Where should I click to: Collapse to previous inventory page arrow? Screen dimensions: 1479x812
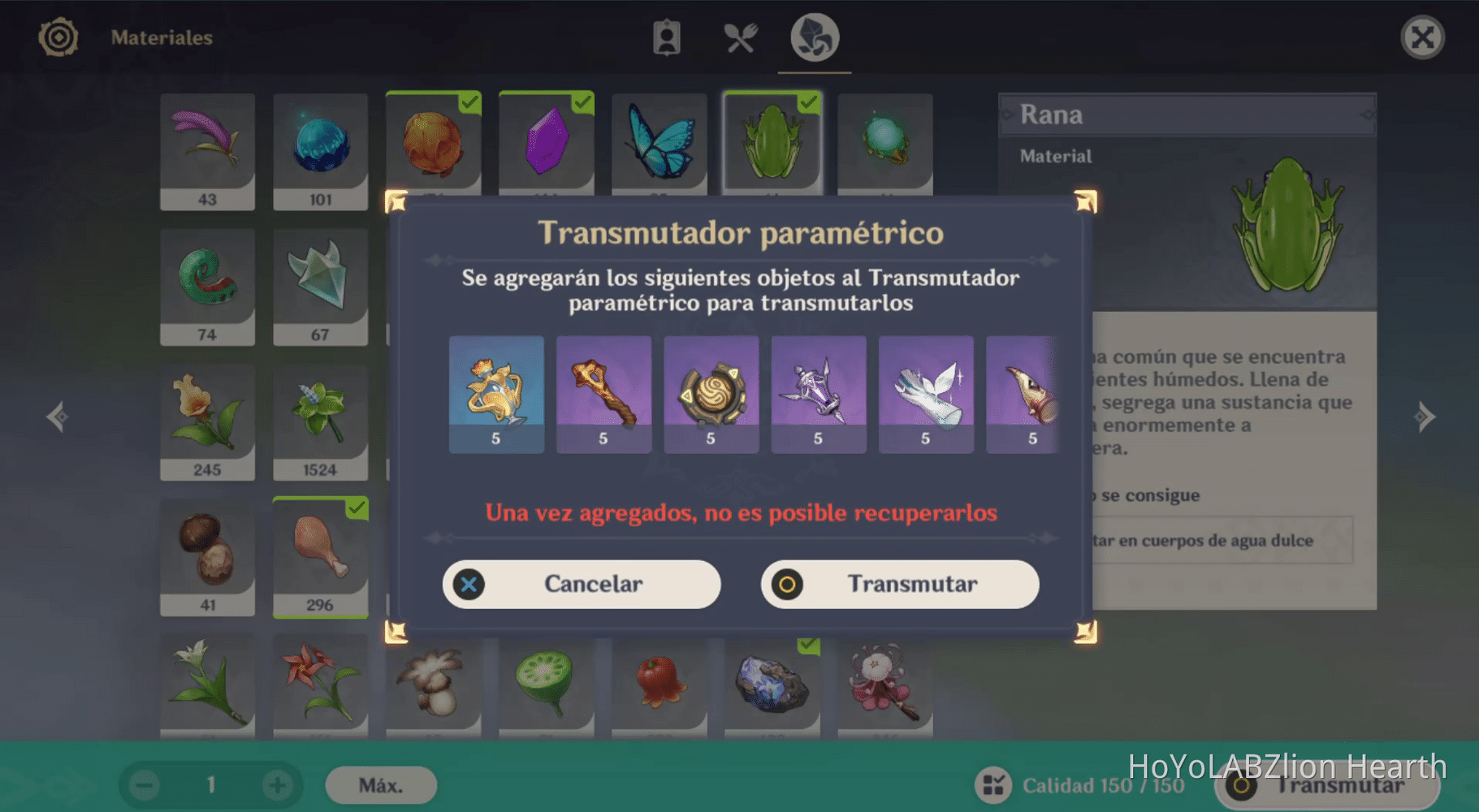tap(57, 416)
